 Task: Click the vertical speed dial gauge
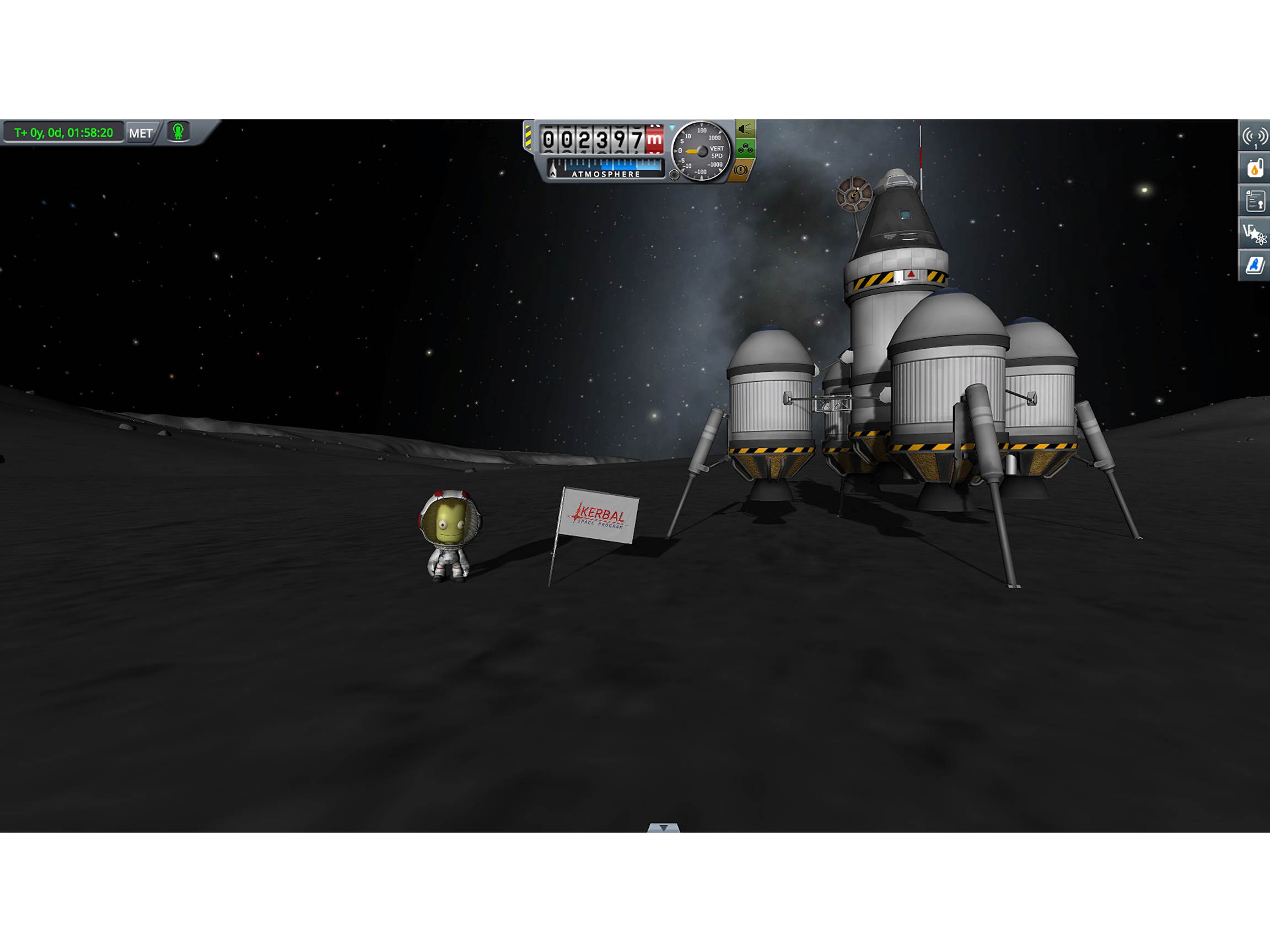pyautogui.click(x=702, y=153)
